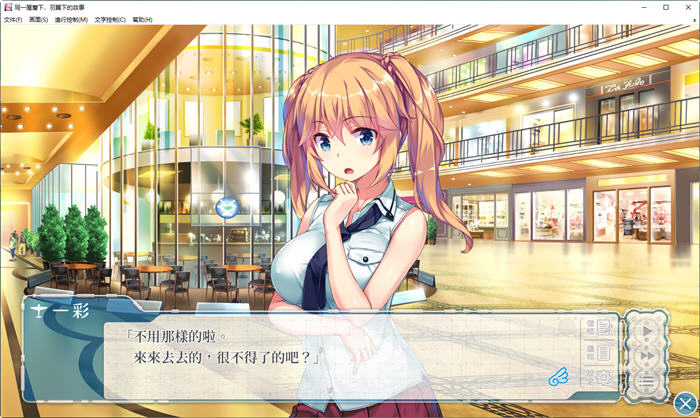Open the save game button with pencil icon
Image resolution: width=700 pixels, height=418 pixels.
[603, 327]
